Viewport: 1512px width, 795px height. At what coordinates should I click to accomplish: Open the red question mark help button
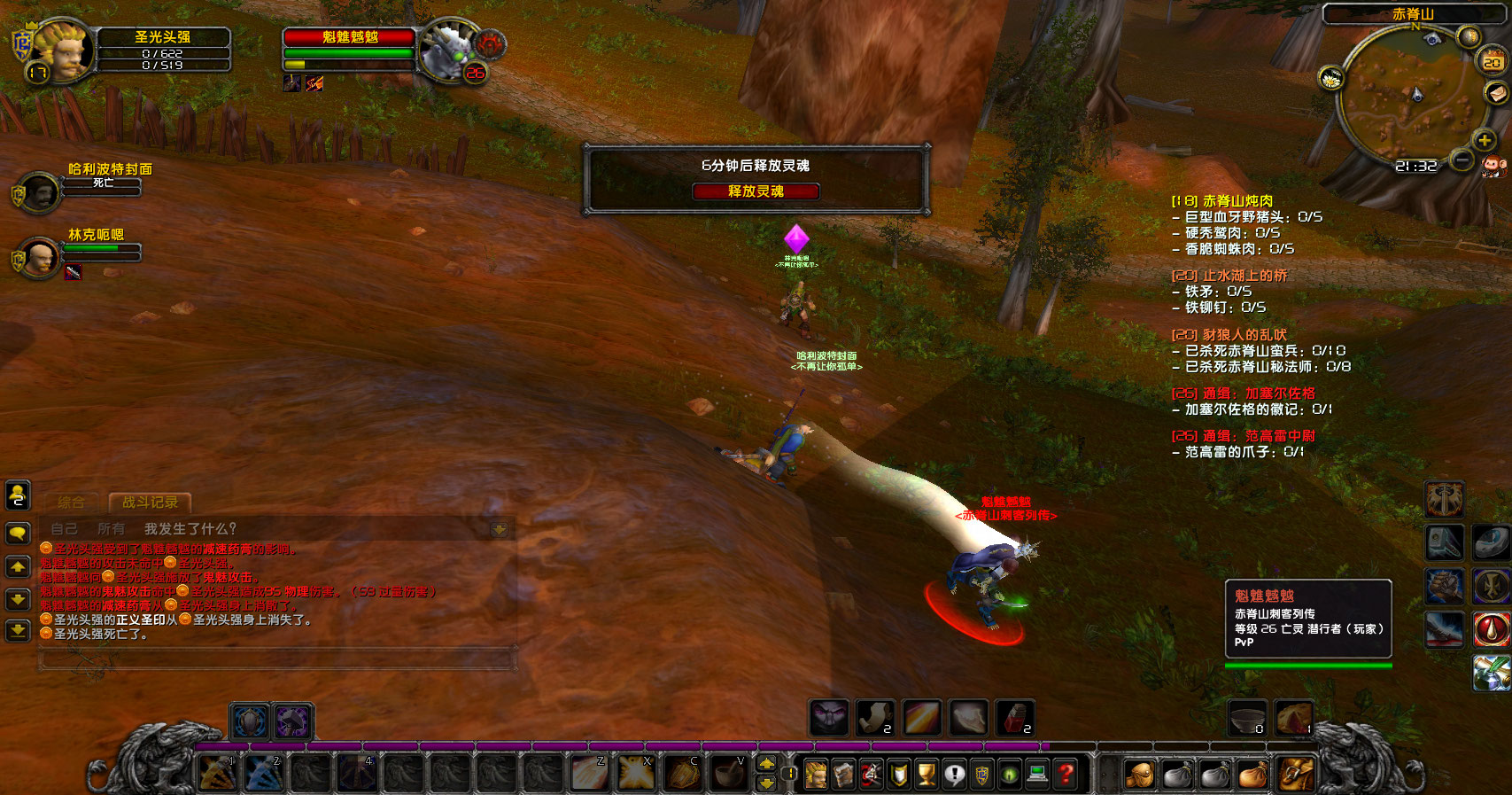point(1066,775)
